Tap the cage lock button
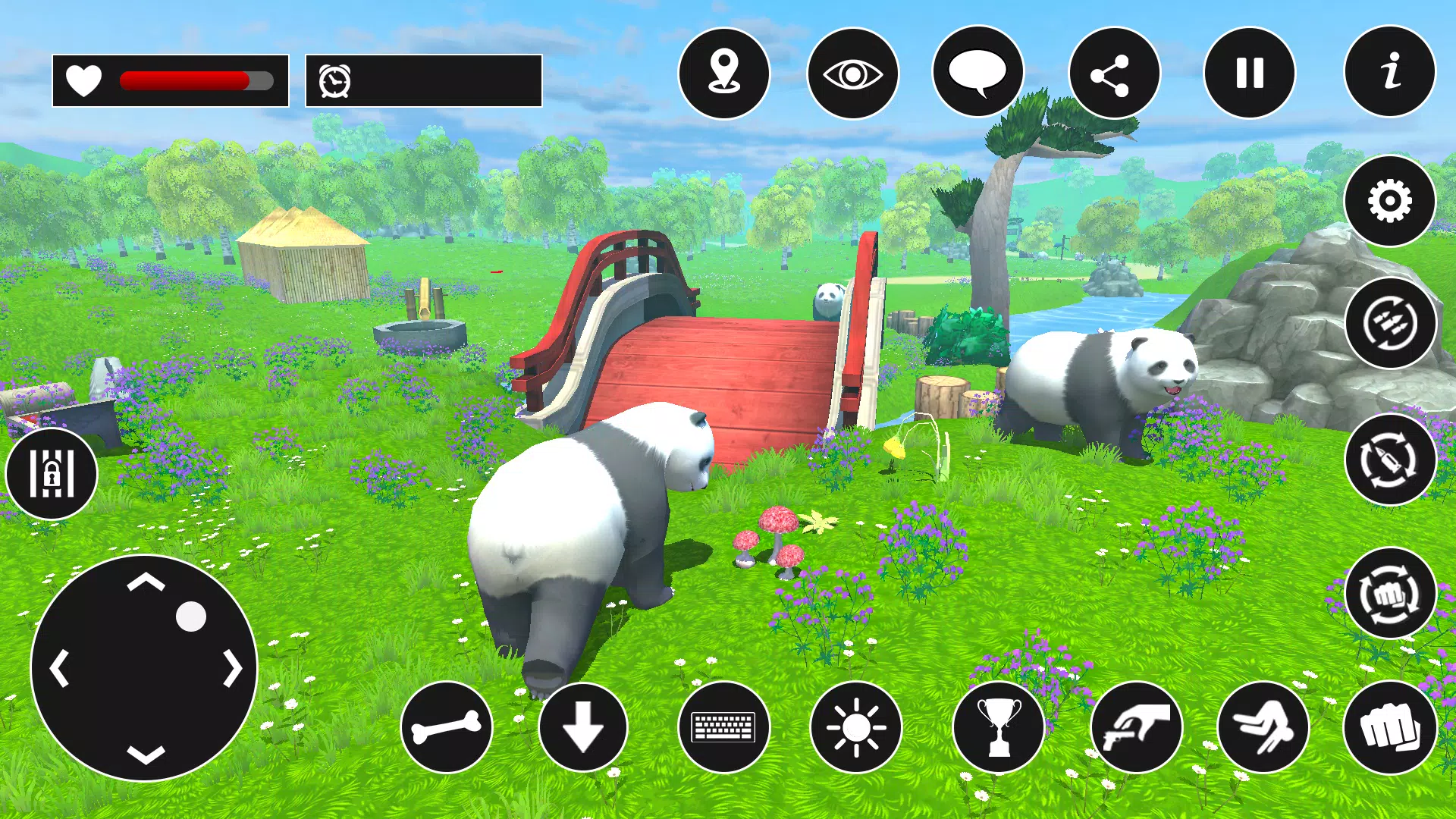This screenshot has width=1456, height=819. coord(52,474)
